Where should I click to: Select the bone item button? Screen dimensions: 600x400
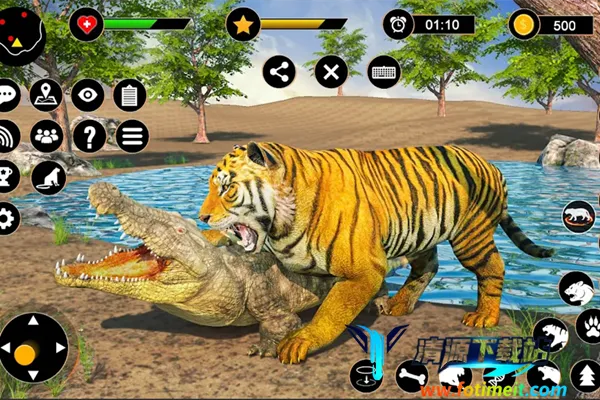click(x=411, y=376)
